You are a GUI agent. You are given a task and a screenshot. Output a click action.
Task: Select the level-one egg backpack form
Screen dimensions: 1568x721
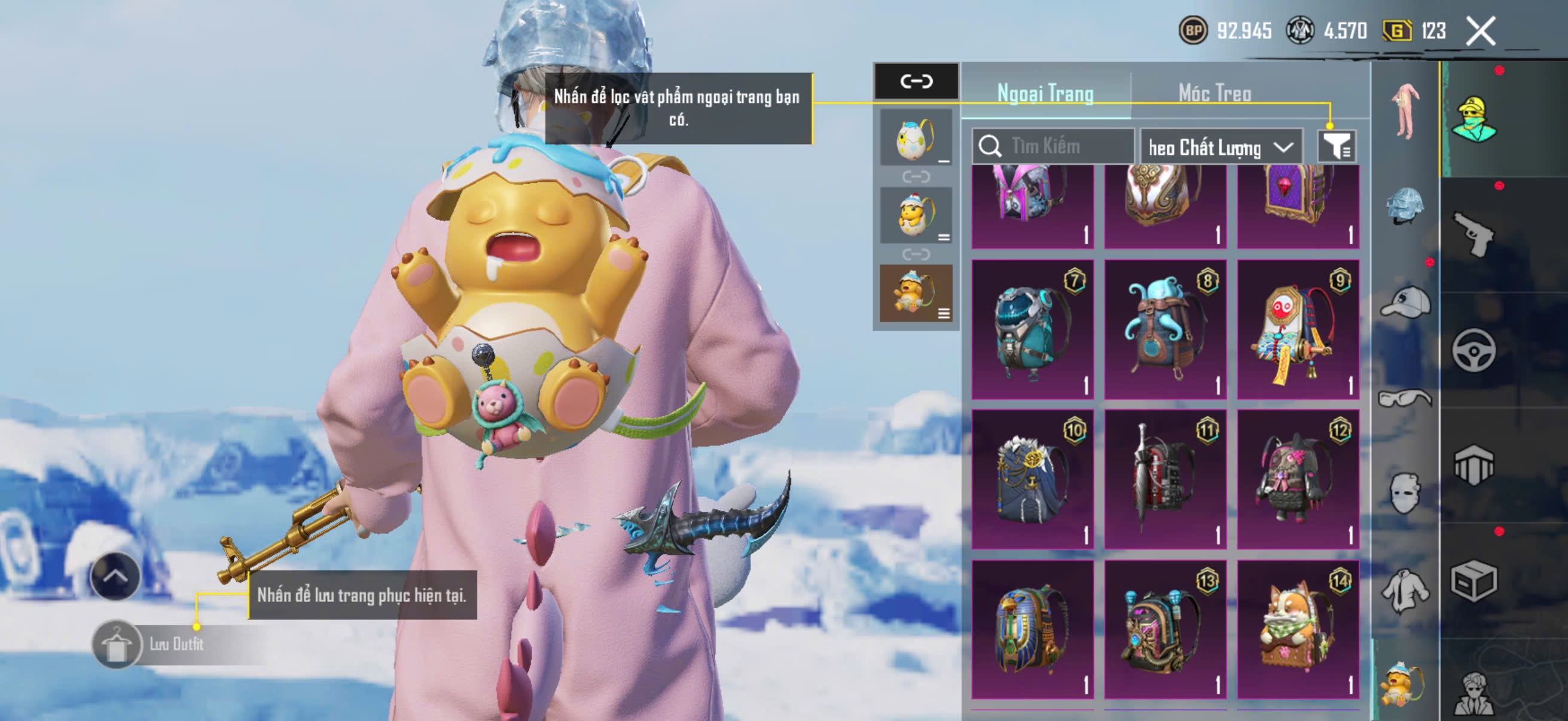pyautogui.click(x=916, y=138)
